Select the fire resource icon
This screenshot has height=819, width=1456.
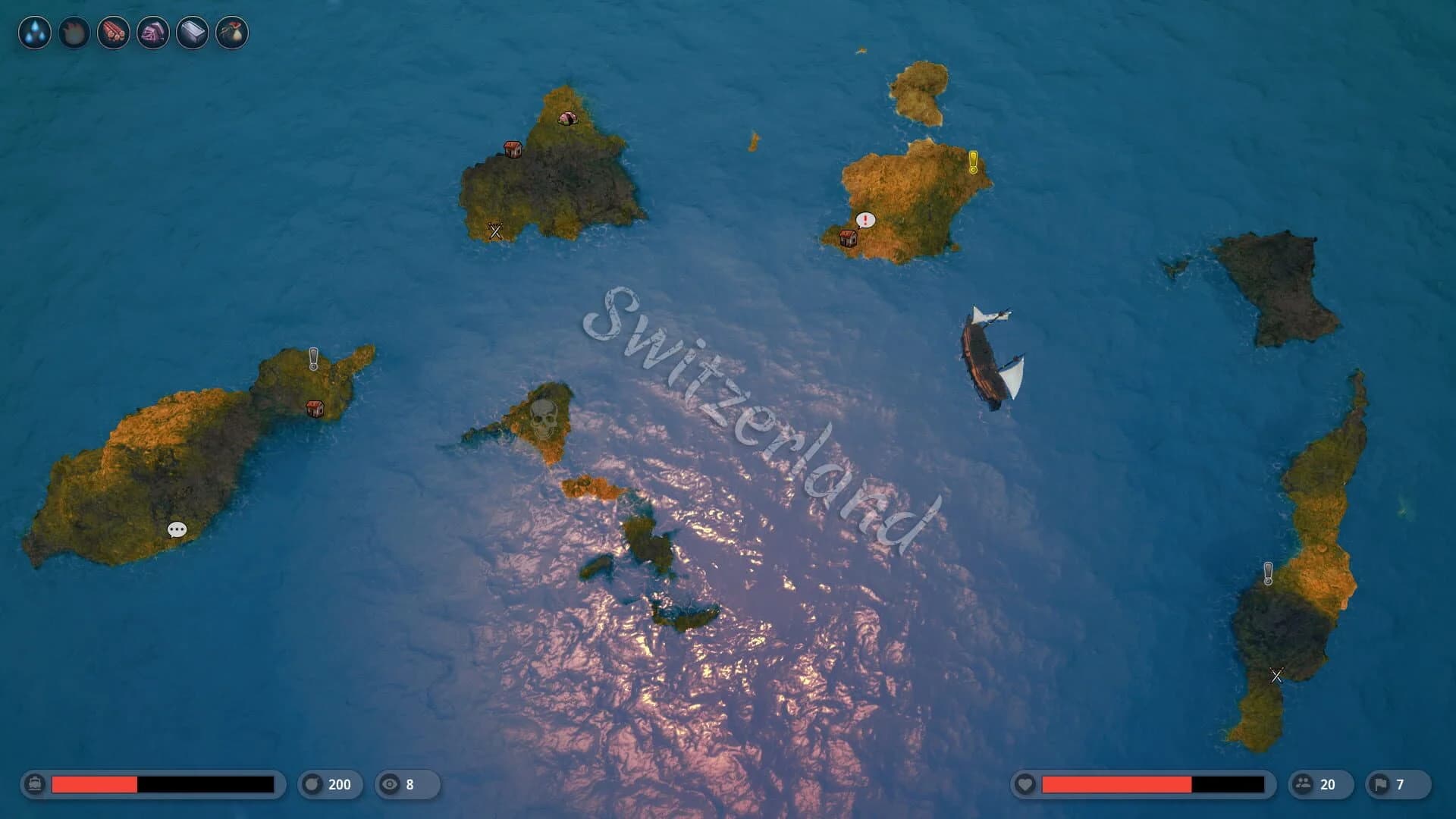(x=73, y=33)
